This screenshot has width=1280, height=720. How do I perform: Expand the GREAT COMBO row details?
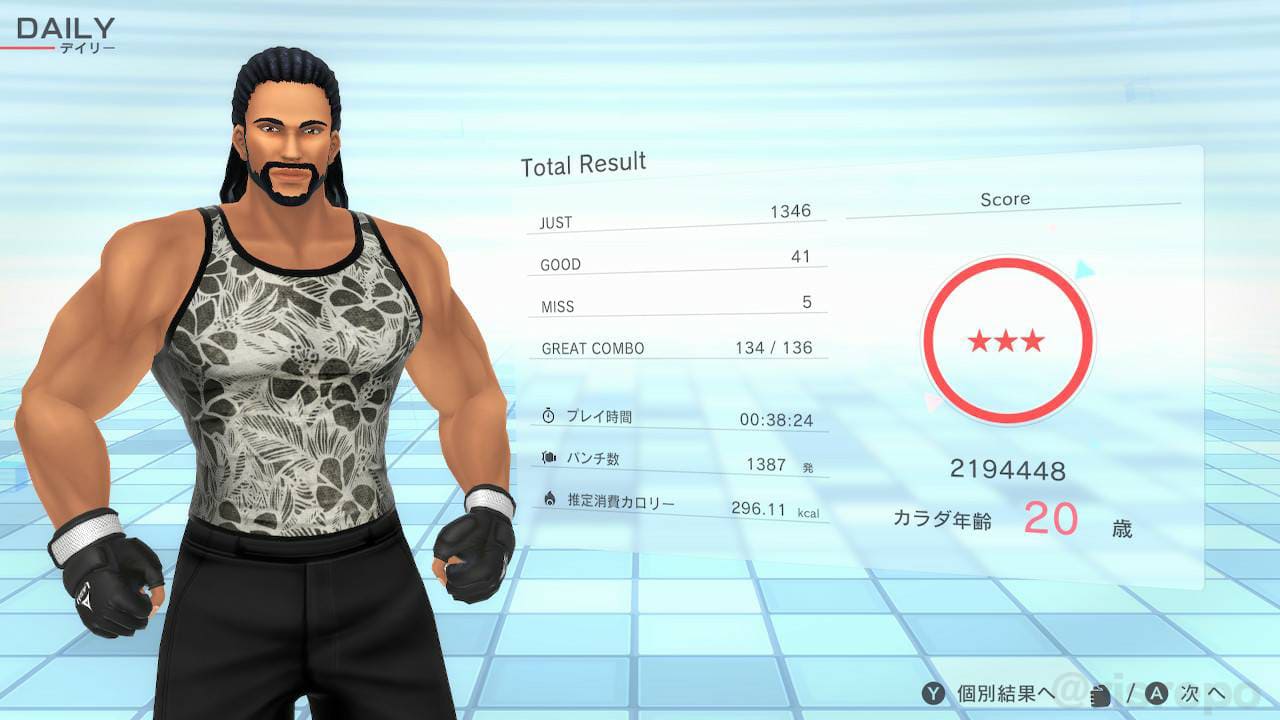[678, 346]
